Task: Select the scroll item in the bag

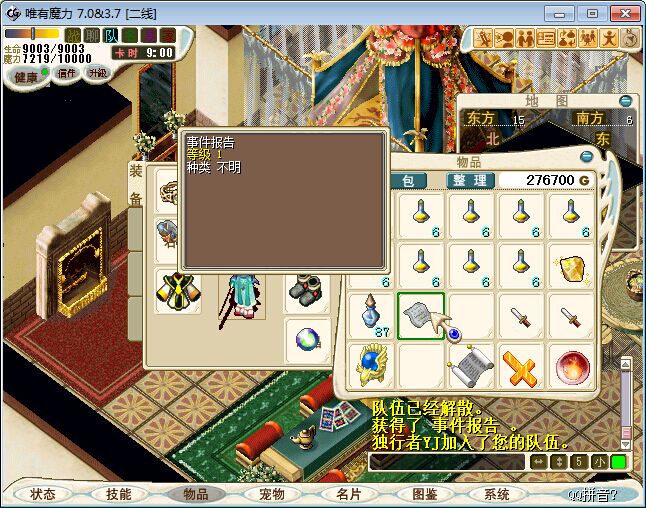Action: 470,367
